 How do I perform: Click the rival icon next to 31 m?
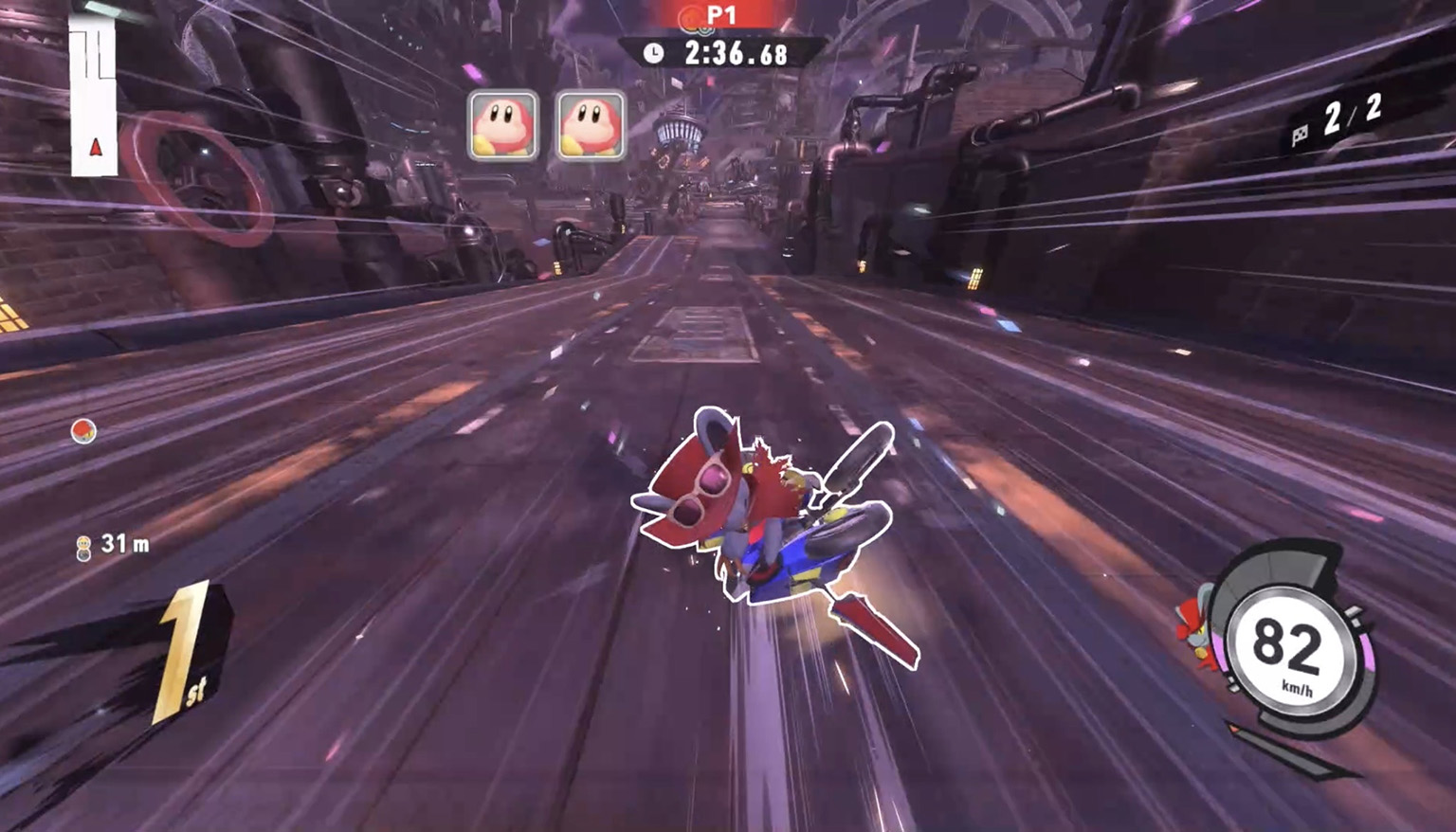coord(84,548)
